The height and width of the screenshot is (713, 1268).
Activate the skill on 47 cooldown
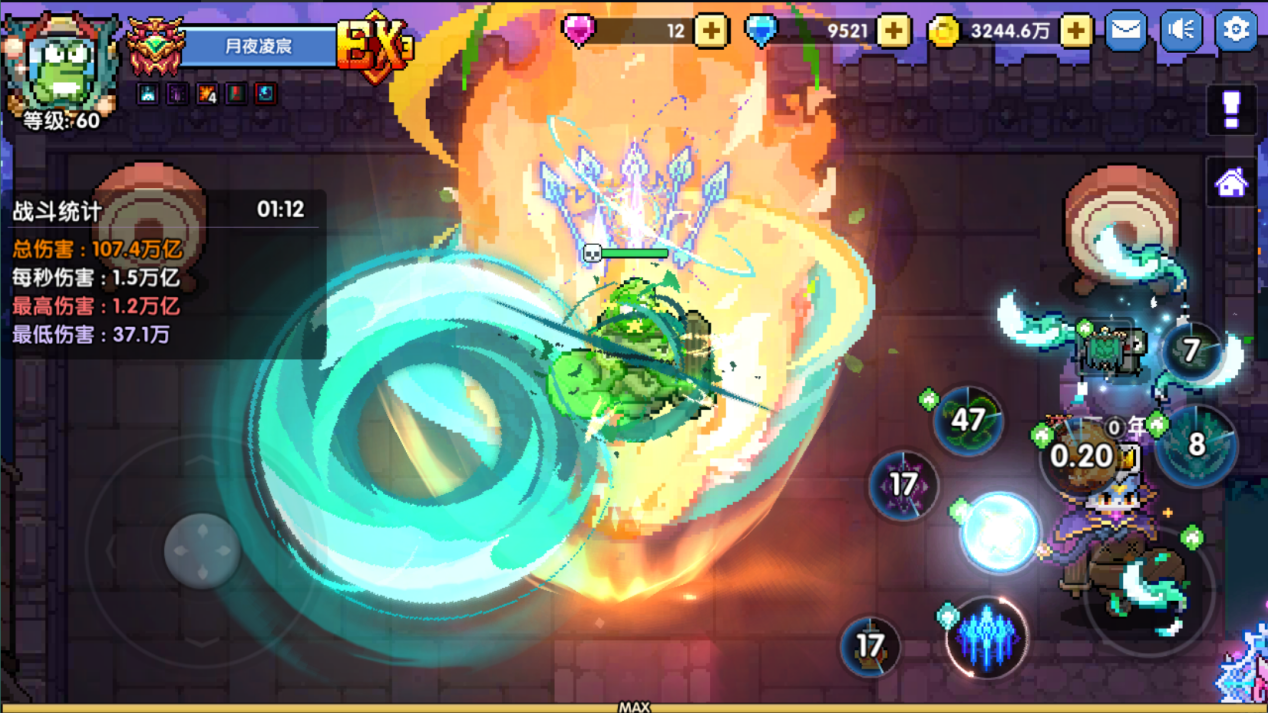[x=968, y=420]
